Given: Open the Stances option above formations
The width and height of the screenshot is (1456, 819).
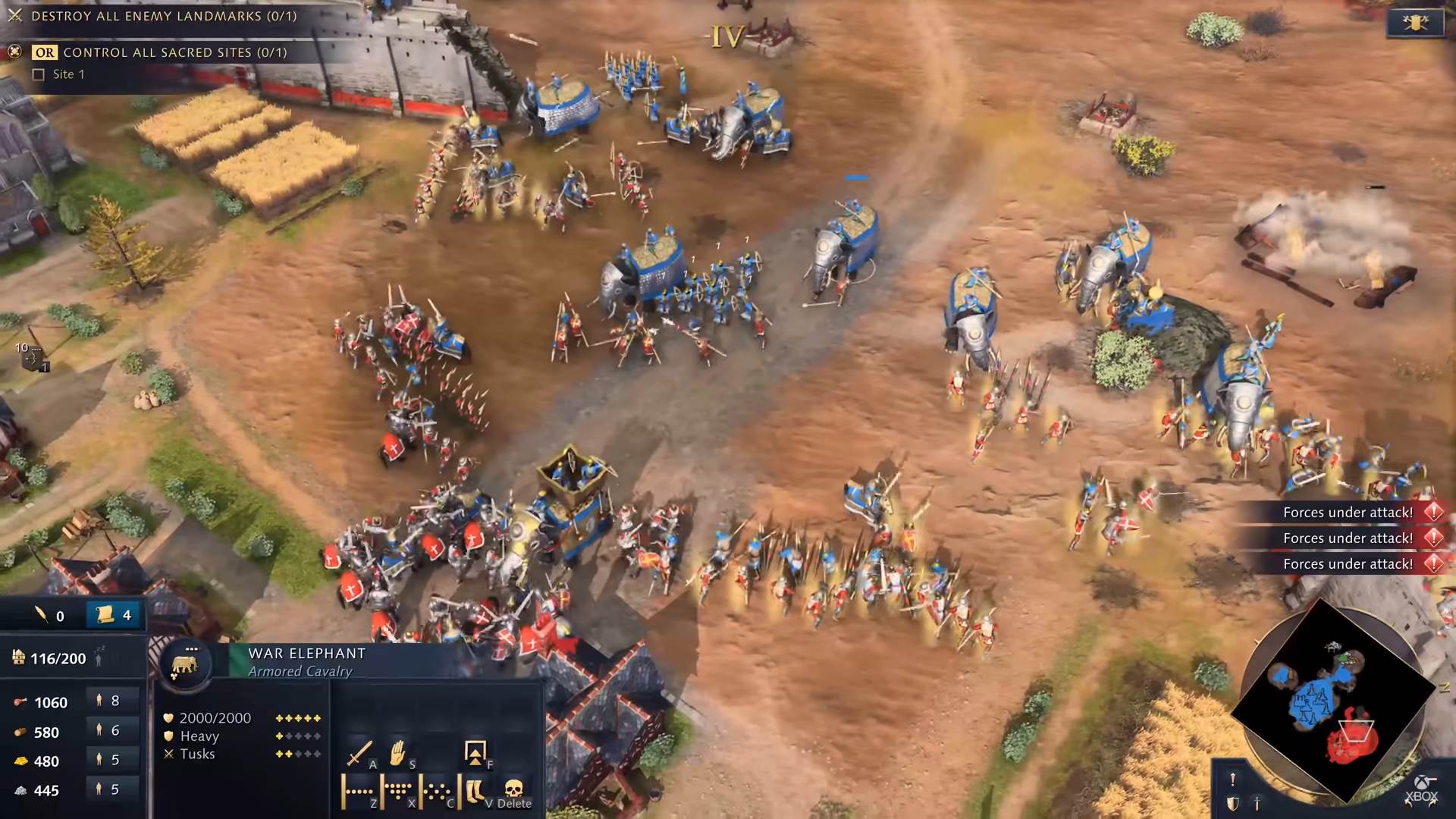Looking at the screenshot, I should (475, 754).
